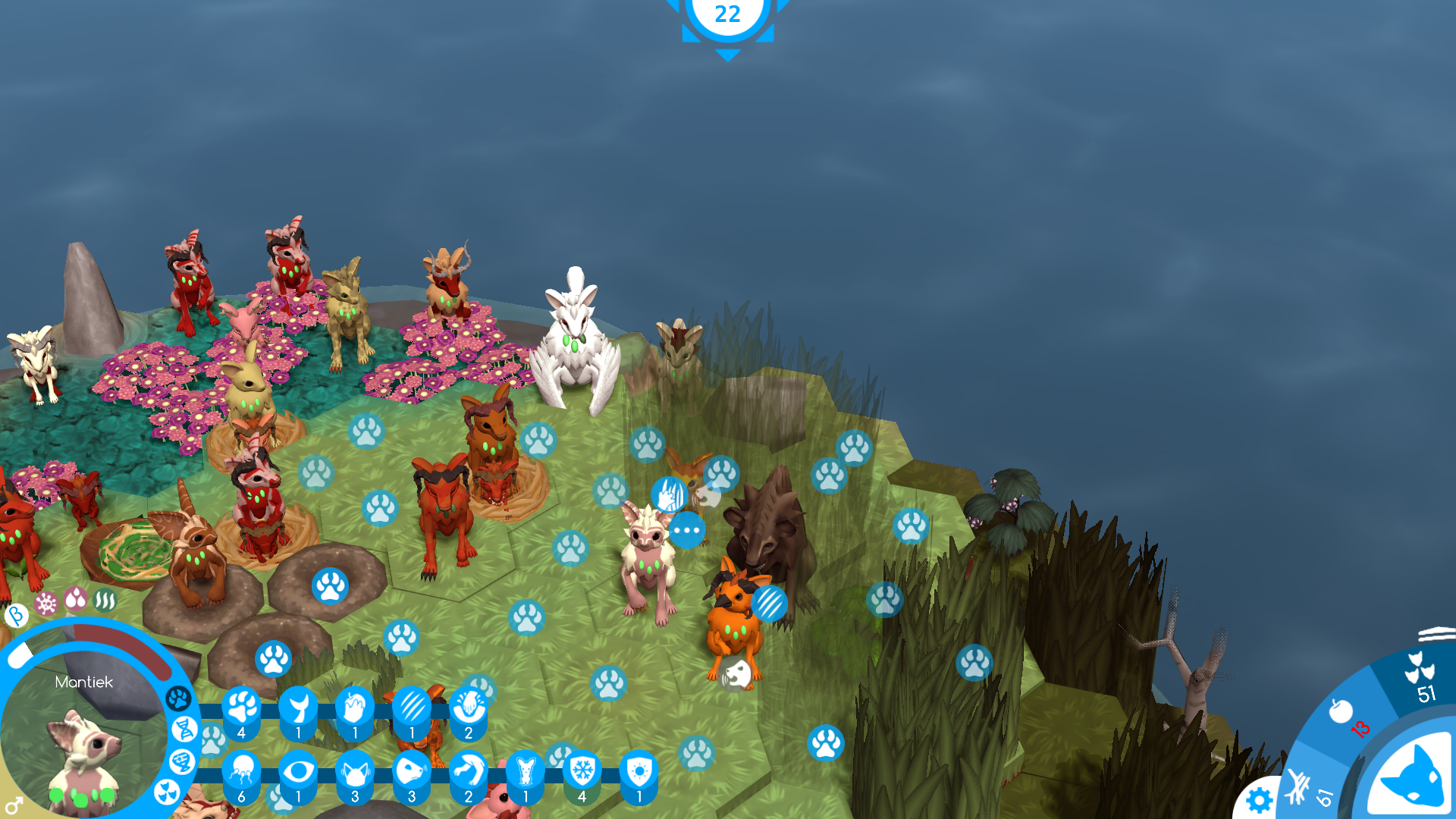Open the mutation DNA tab below genes

coord(182,761)
